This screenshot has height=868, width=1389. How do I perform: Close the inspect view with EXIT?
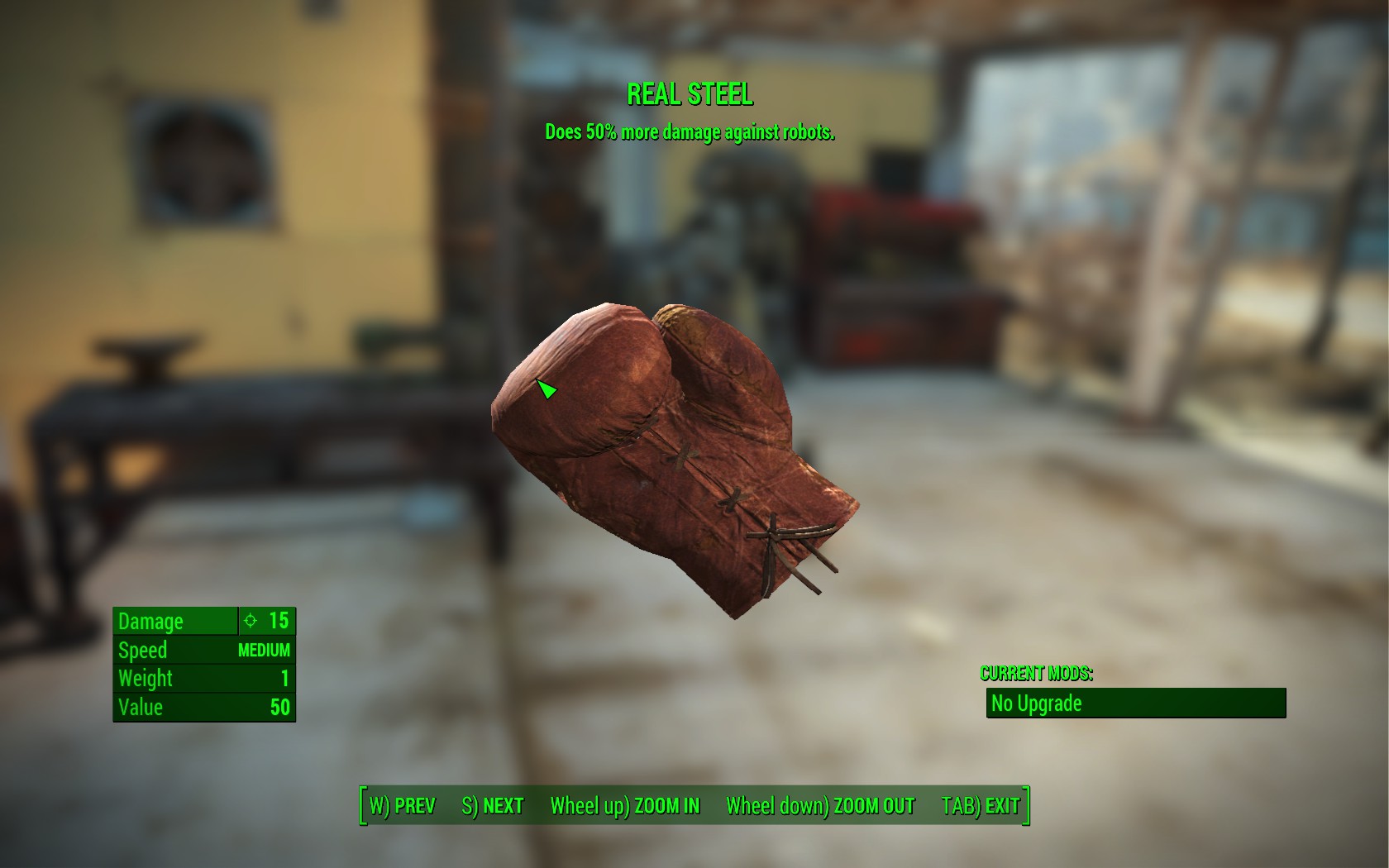[981, 806]
